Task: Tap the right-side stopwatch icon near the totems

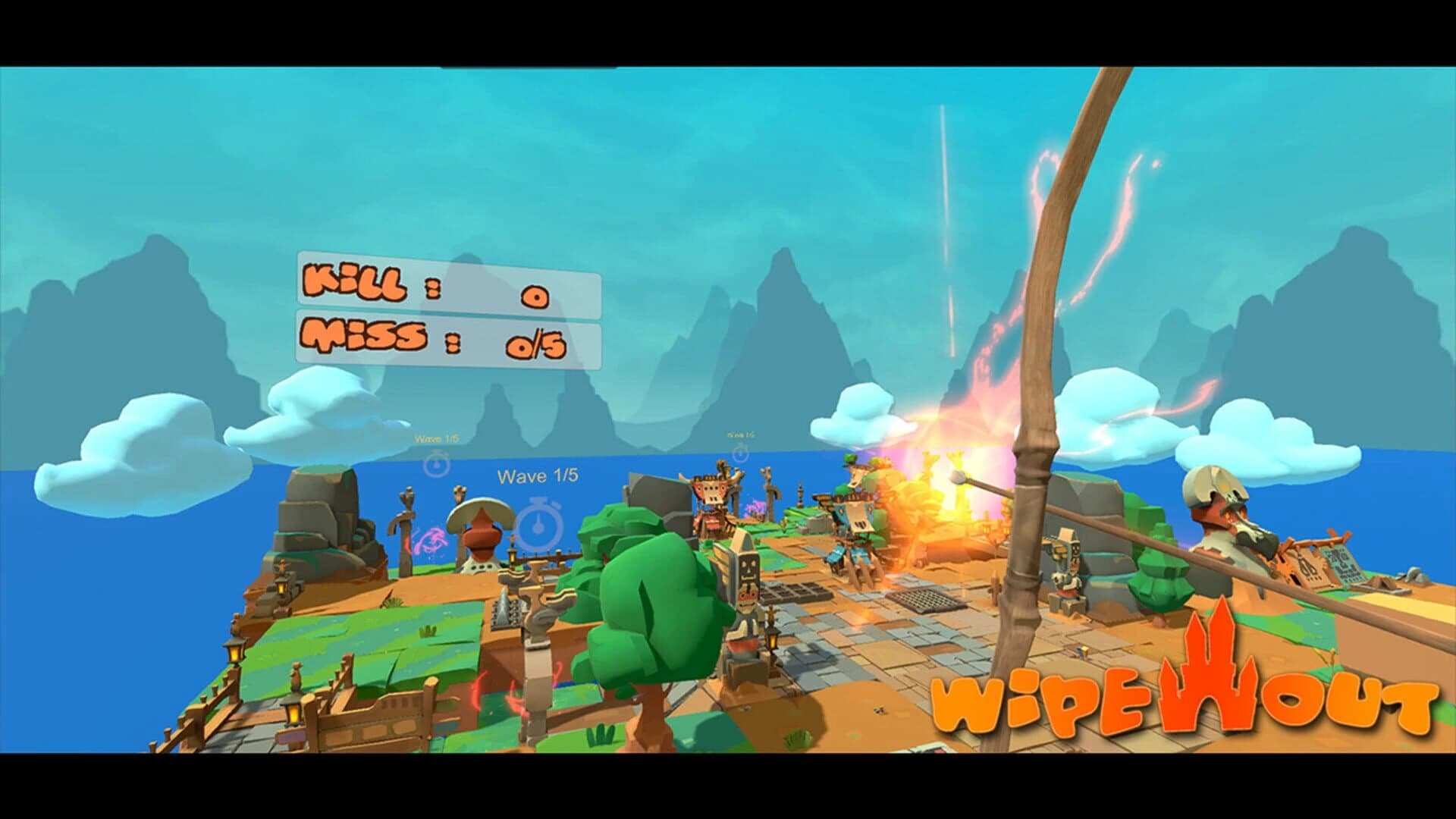Action: 741,453
